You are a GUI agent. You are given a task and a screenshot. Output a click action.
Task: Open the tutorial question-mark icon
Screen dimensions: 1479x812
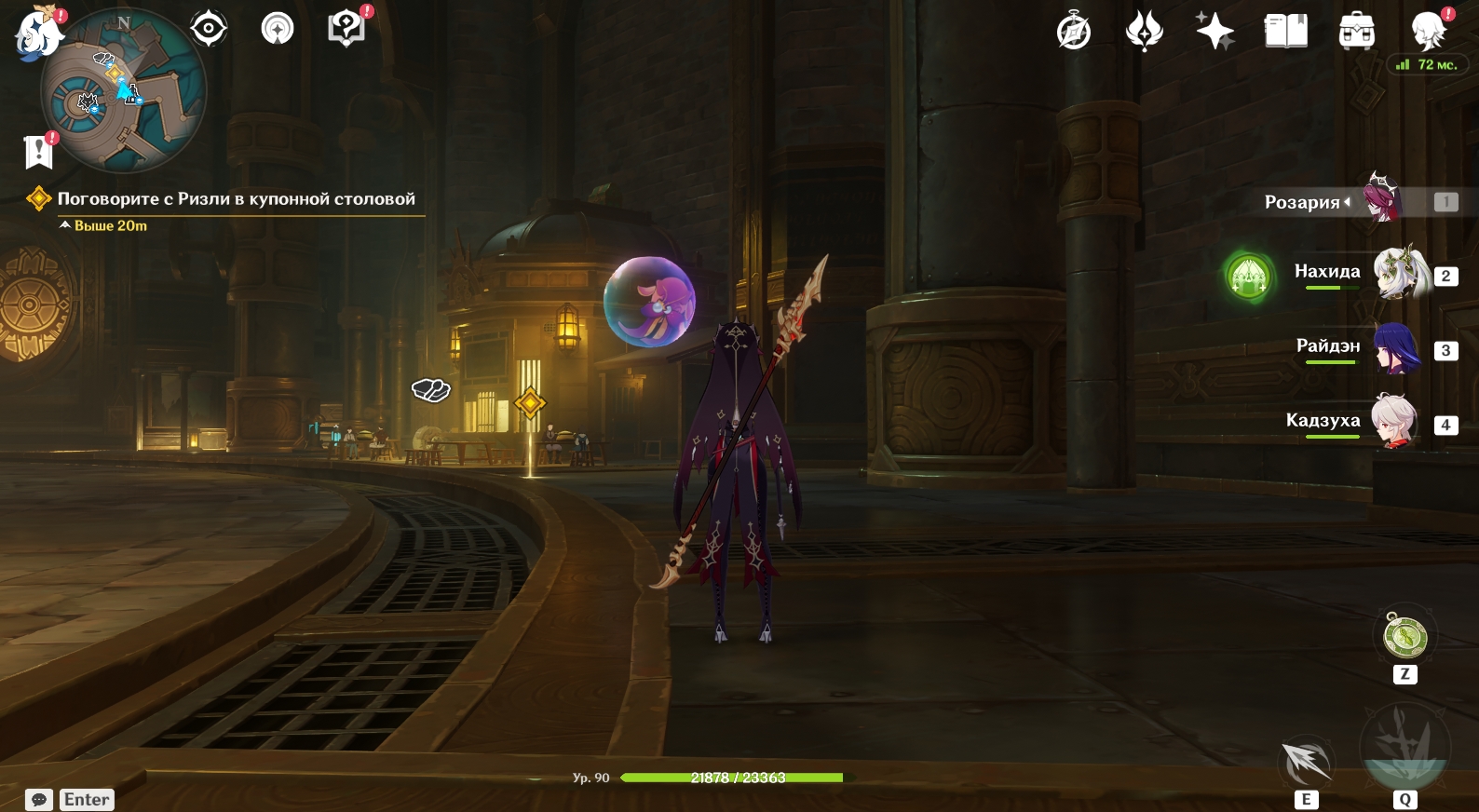pos(346,29)
